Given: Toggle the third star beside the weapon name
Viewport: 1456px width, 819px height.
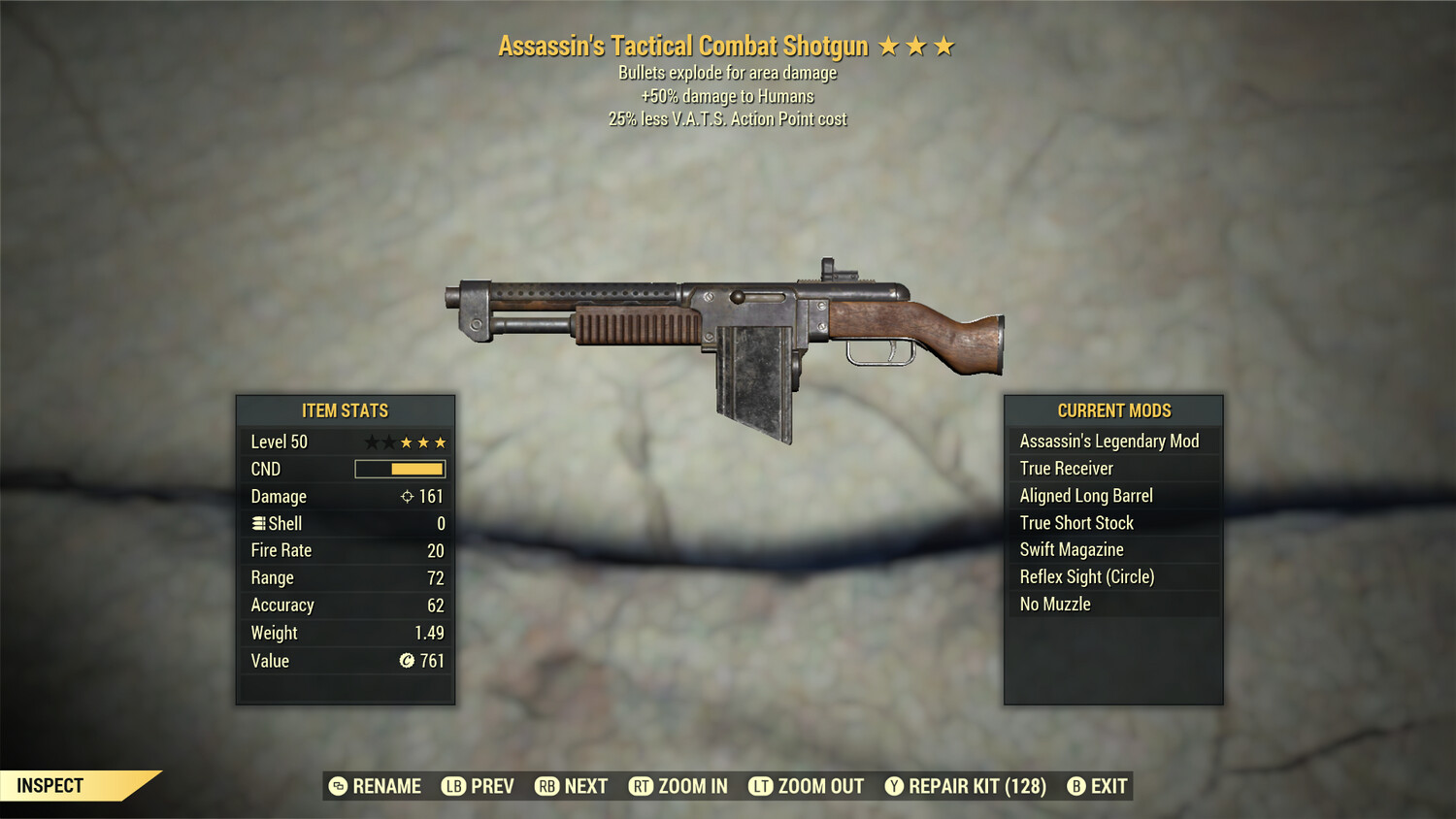Looking at the screenshot, I should [x=944, y=45].
